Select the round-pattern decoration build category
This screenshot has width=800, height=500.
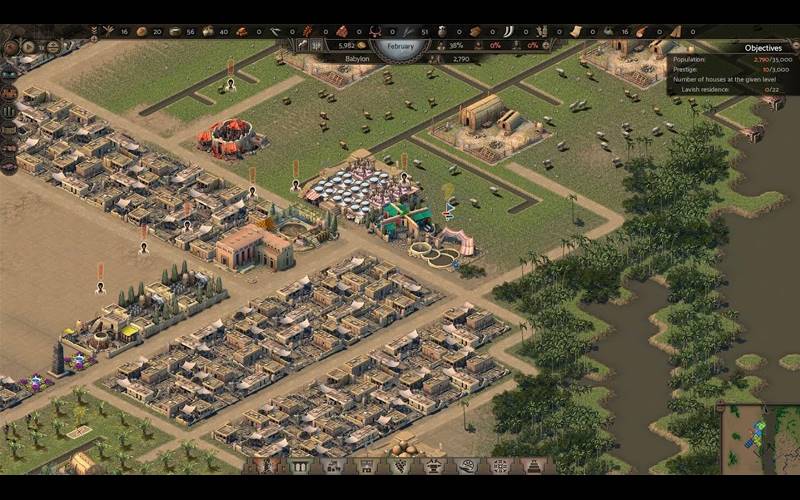[x=500, y=466]
